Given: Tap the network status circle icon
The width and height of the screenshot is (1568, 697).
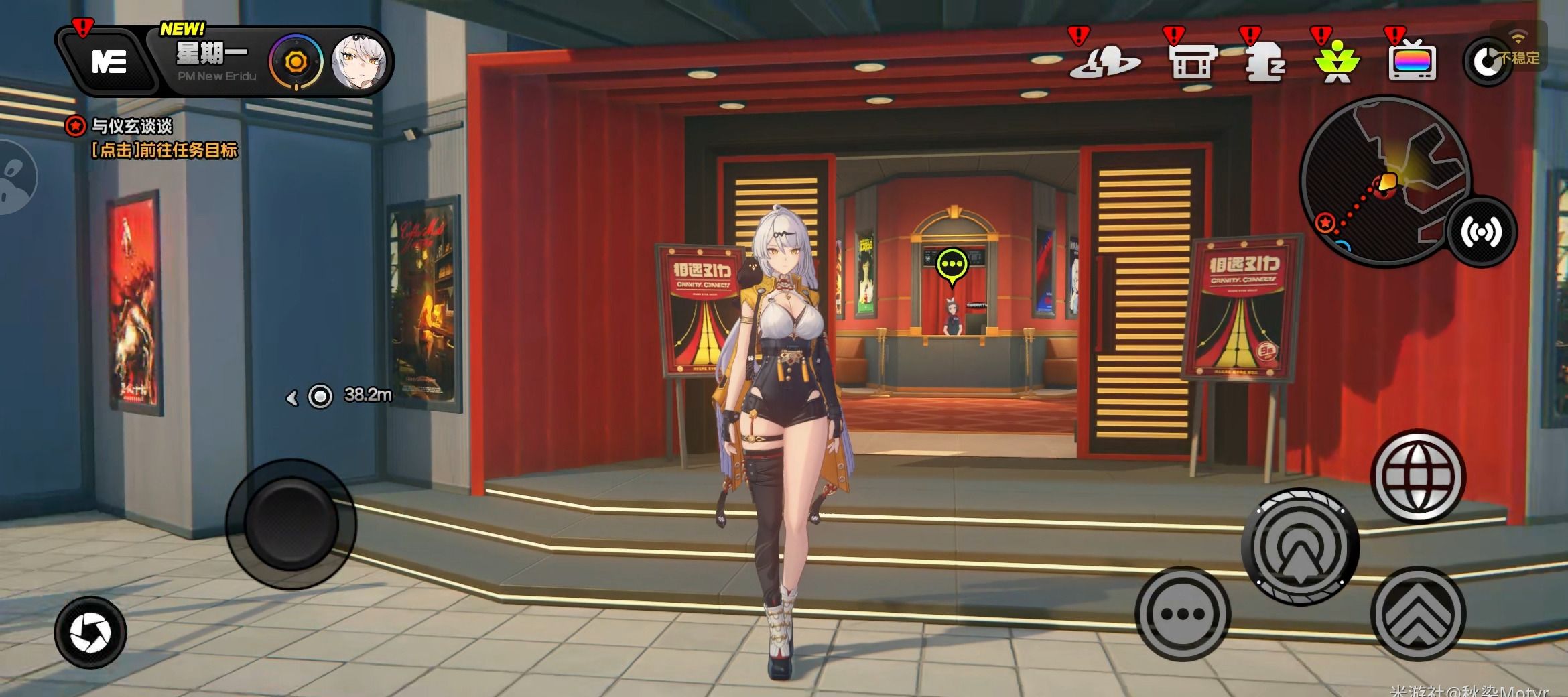Looking at the screenshot, I should (x=1487, y=62).
